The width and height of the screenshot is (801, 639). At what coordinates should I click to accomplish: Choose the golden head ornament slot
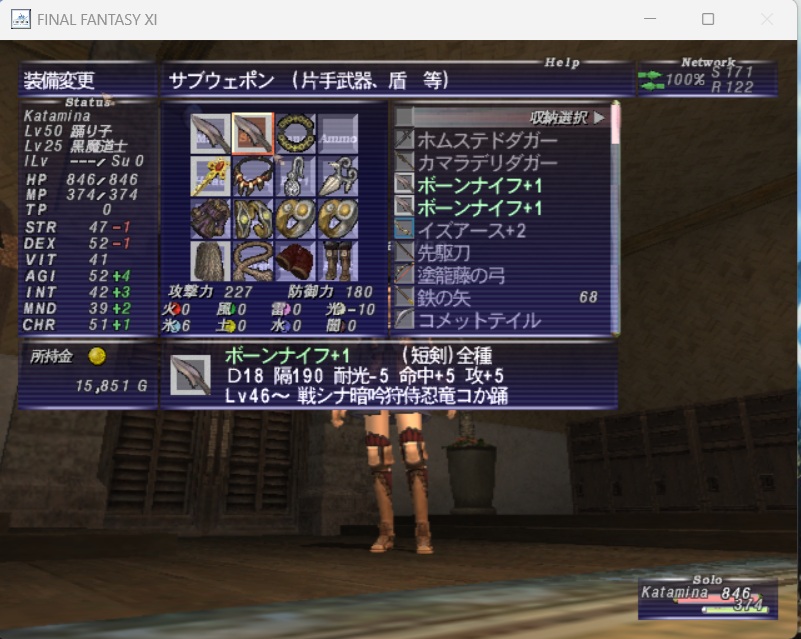click(210, 176)
